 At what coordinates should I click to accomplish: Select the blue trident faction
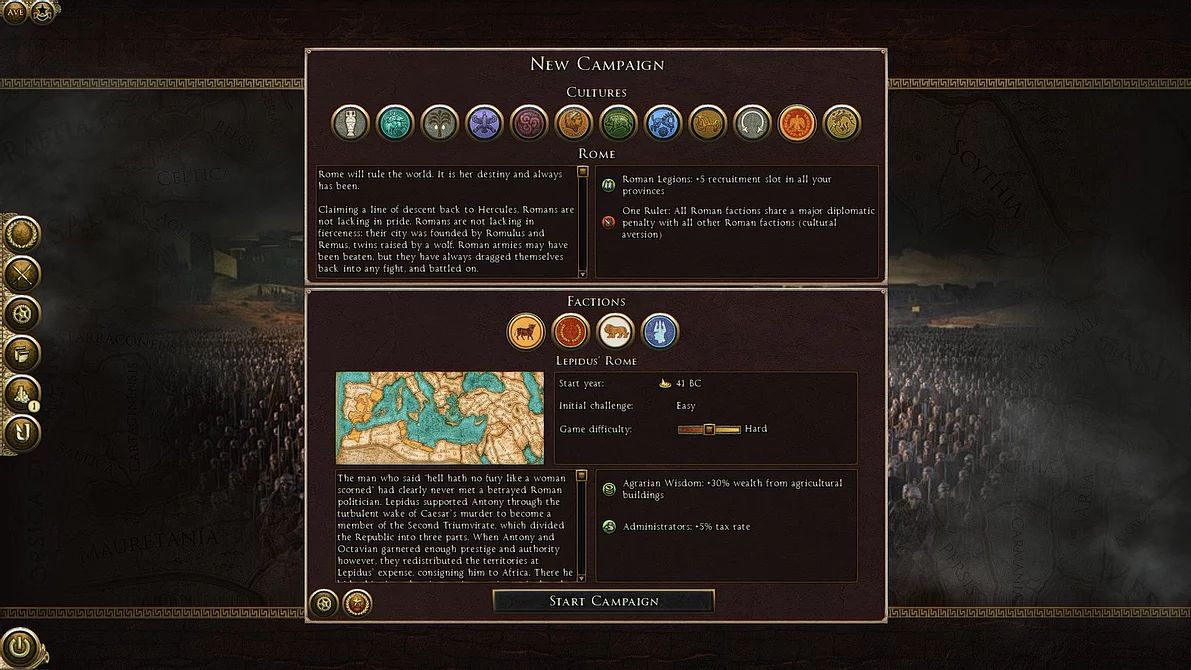pyautogui.click(x=659, y=331)
